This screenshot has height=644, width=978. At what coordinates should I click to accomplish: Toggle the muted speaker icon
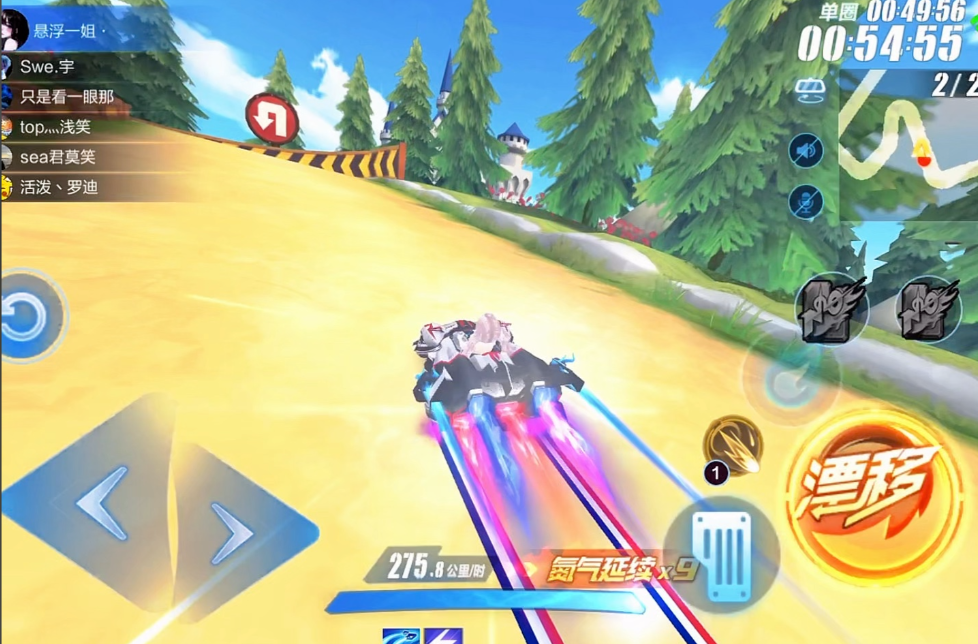click(806, 151)
